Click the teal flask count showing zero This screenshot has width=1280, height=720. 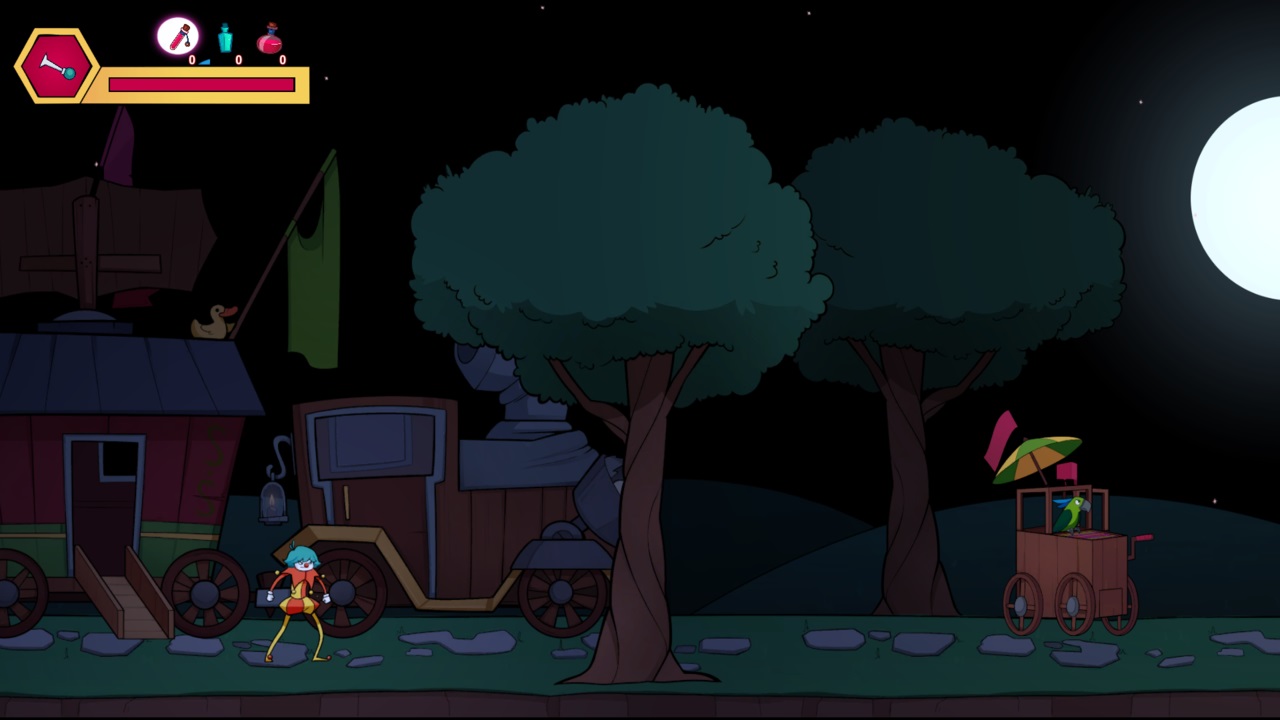[238, 59]
